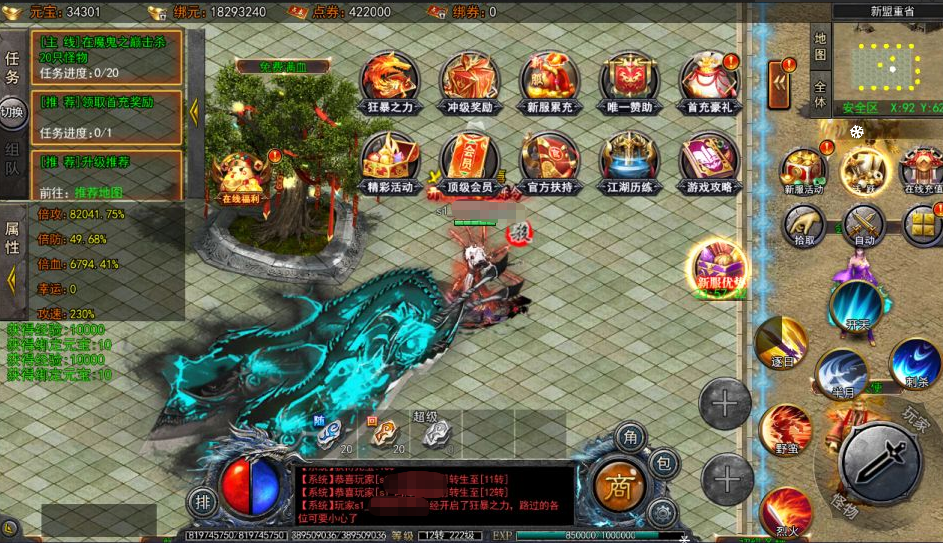Viewport: 943px width, 543px height.
Task: Open the minimap
Action: click(888, 66)
